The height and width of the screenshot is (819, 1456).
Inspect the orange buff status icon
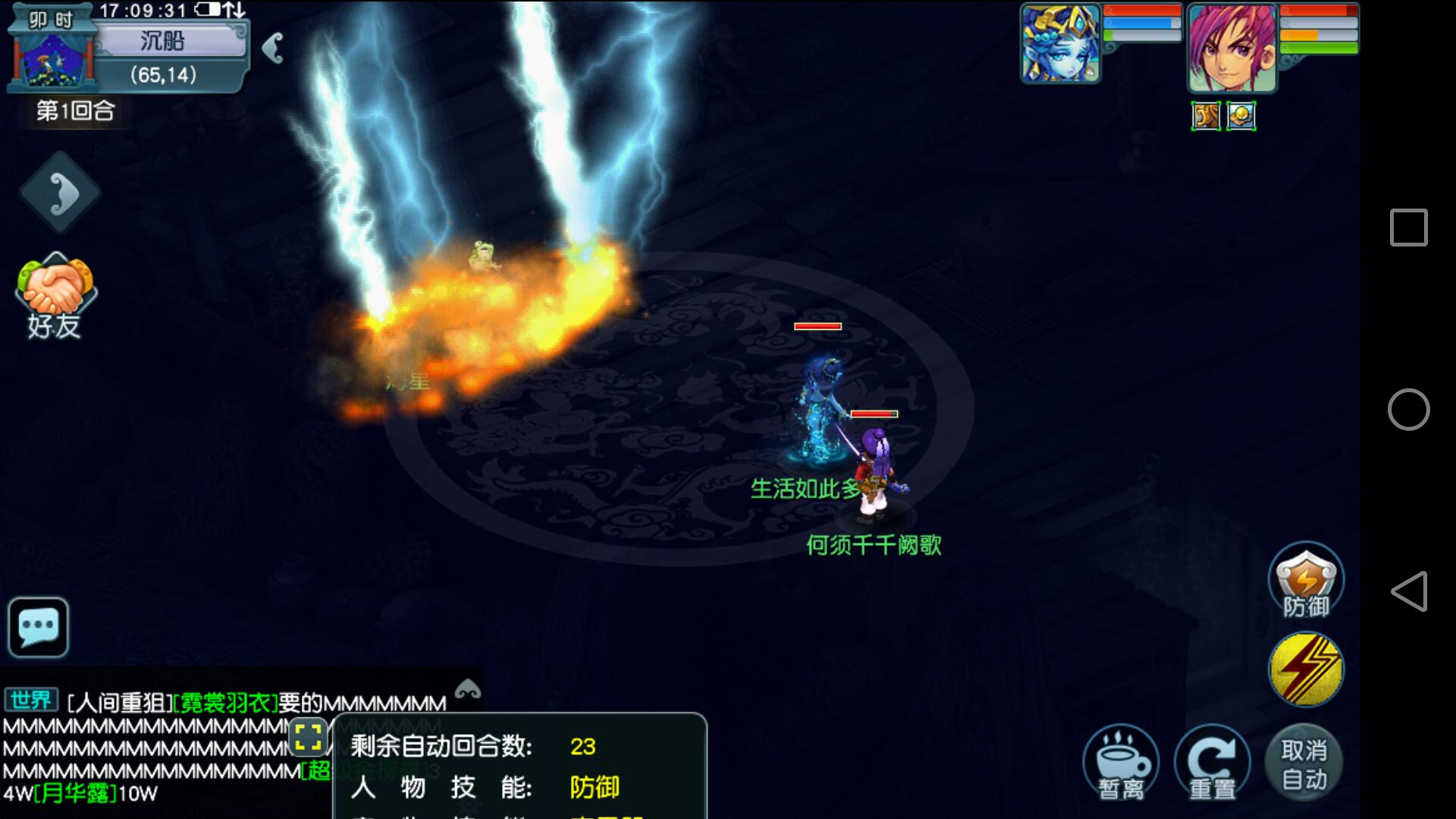tap(1206, 116)
